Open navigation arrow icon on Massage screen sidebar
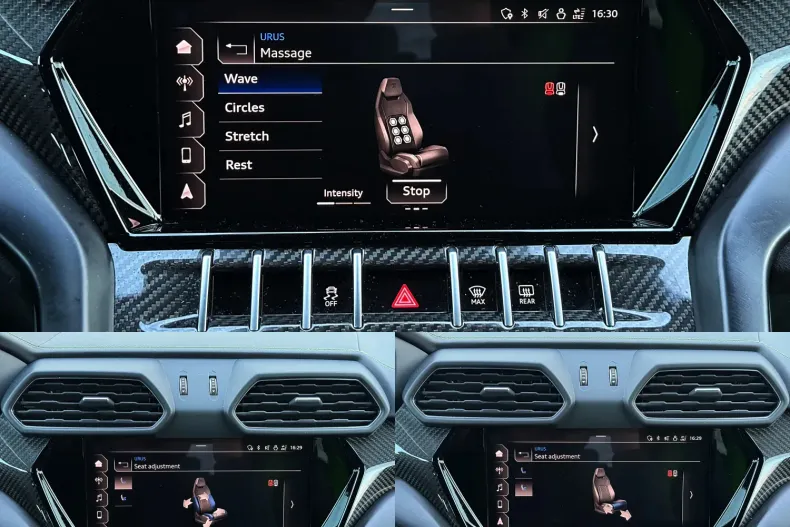 pos(186,192)
